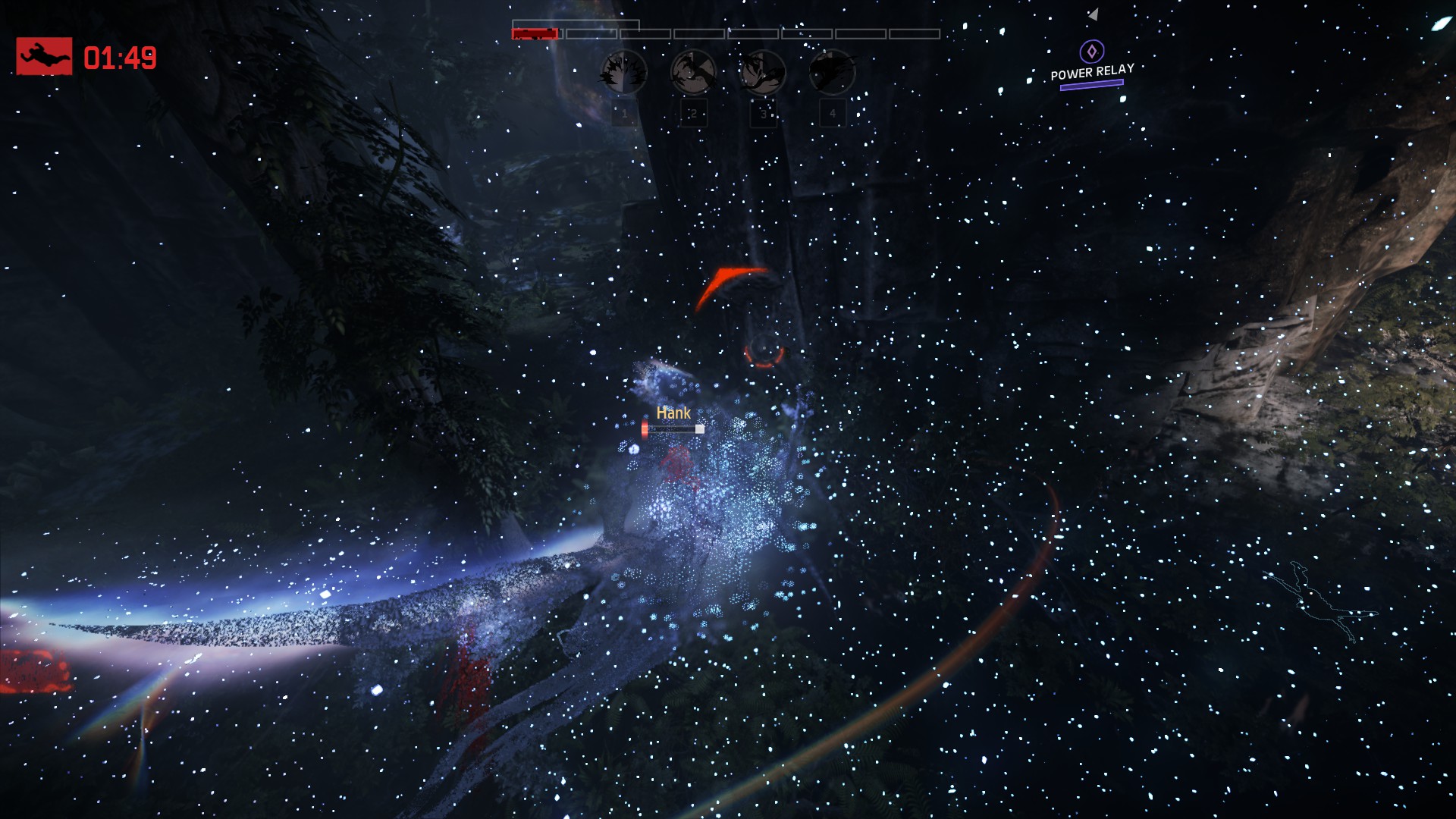Activate the Supernova ability icon

point(832,73)
